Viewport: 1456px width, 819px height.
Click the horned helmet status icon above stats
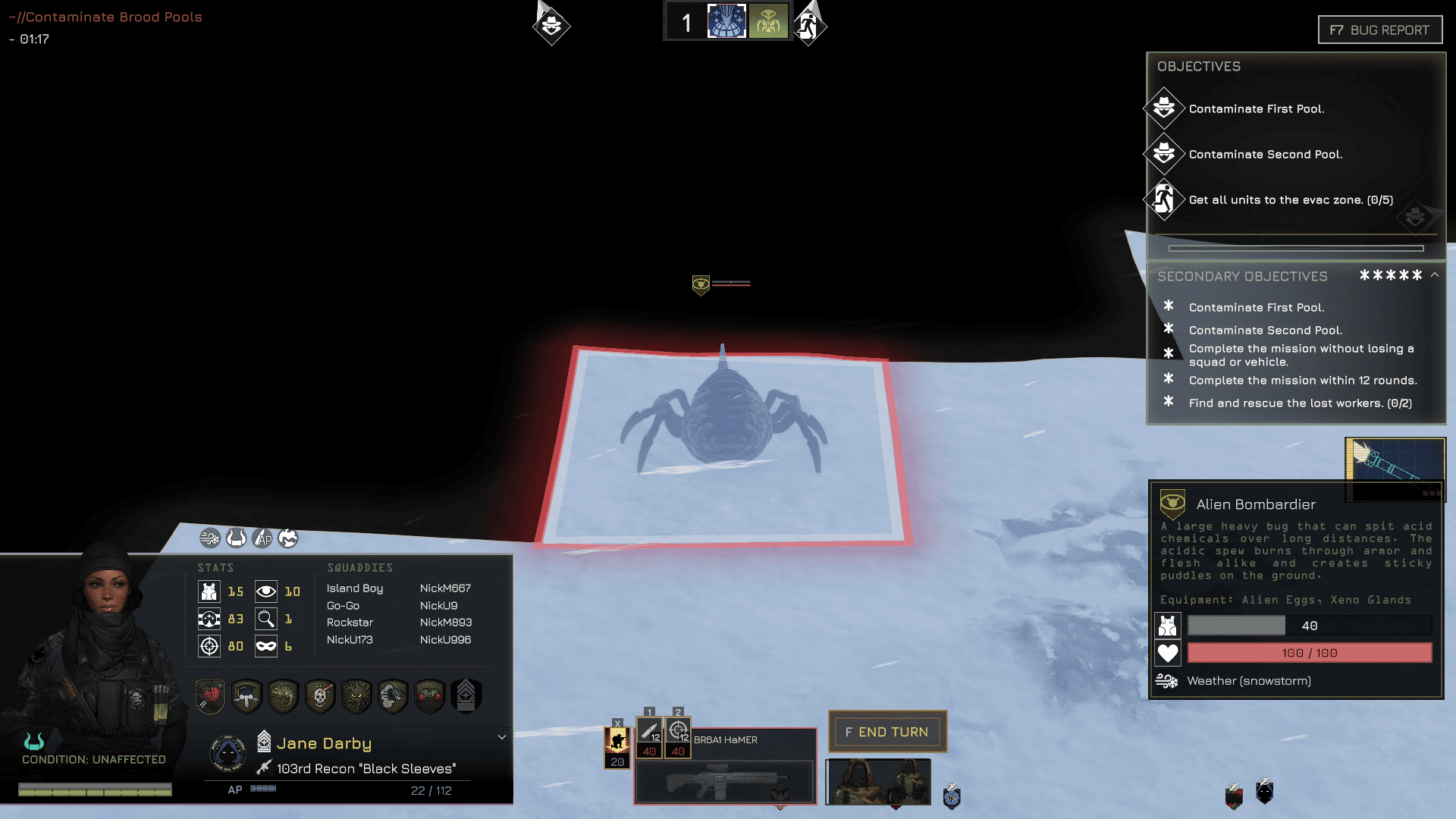click(236, 538)
